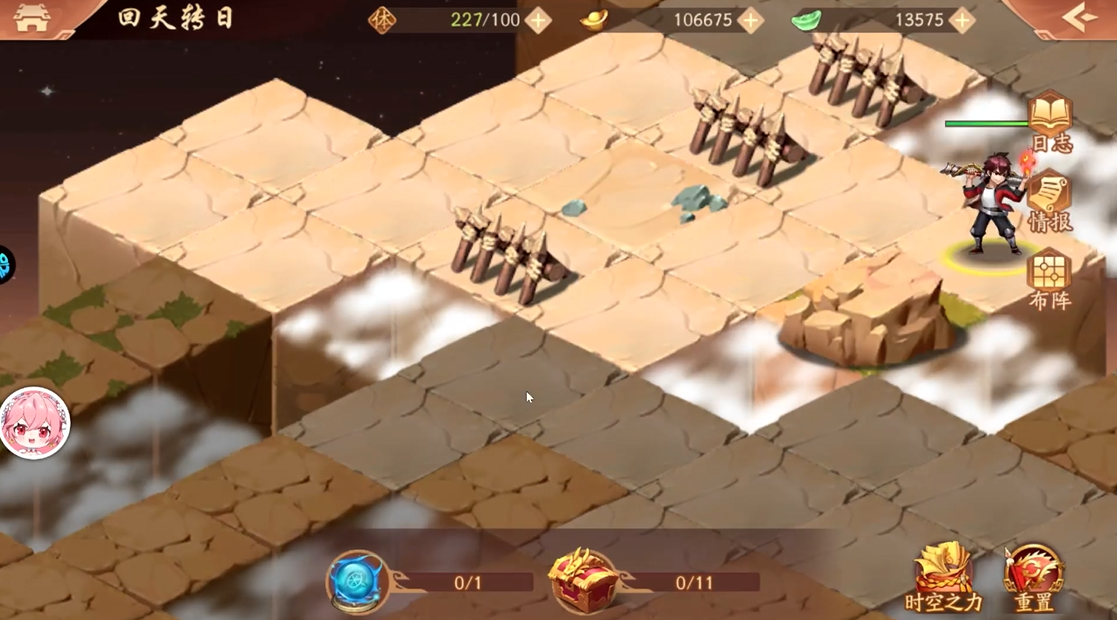This screenshot has width=1117, height=620.
Task: Tap the blue portal orb counter icon
Action: [x=358, y=582]
